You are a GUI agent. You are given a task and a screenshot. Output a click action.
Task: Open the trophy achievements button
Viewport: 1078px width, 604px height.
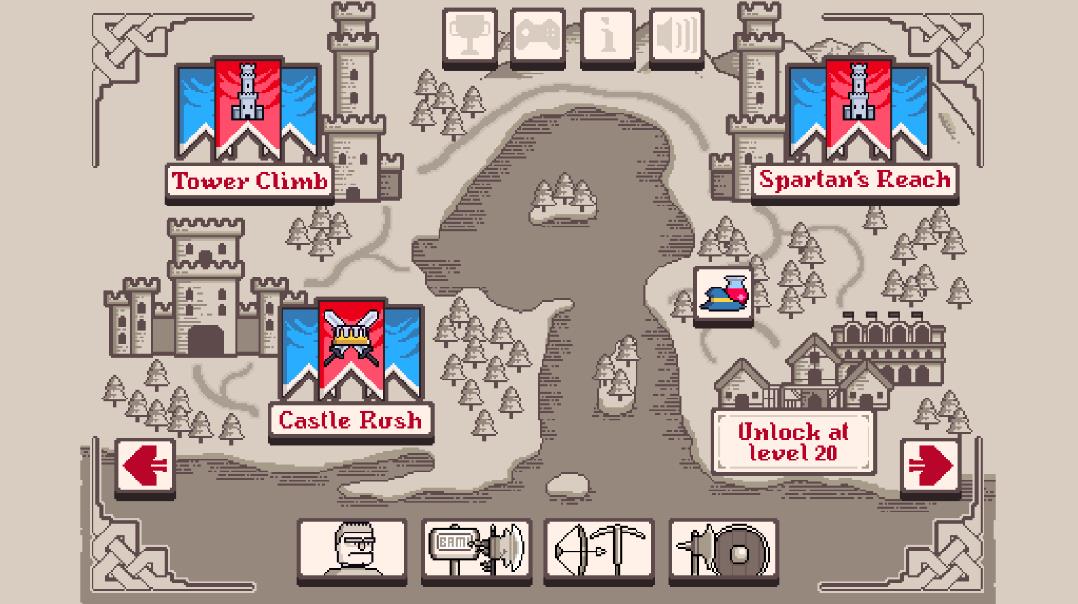[x=469, y=37]
